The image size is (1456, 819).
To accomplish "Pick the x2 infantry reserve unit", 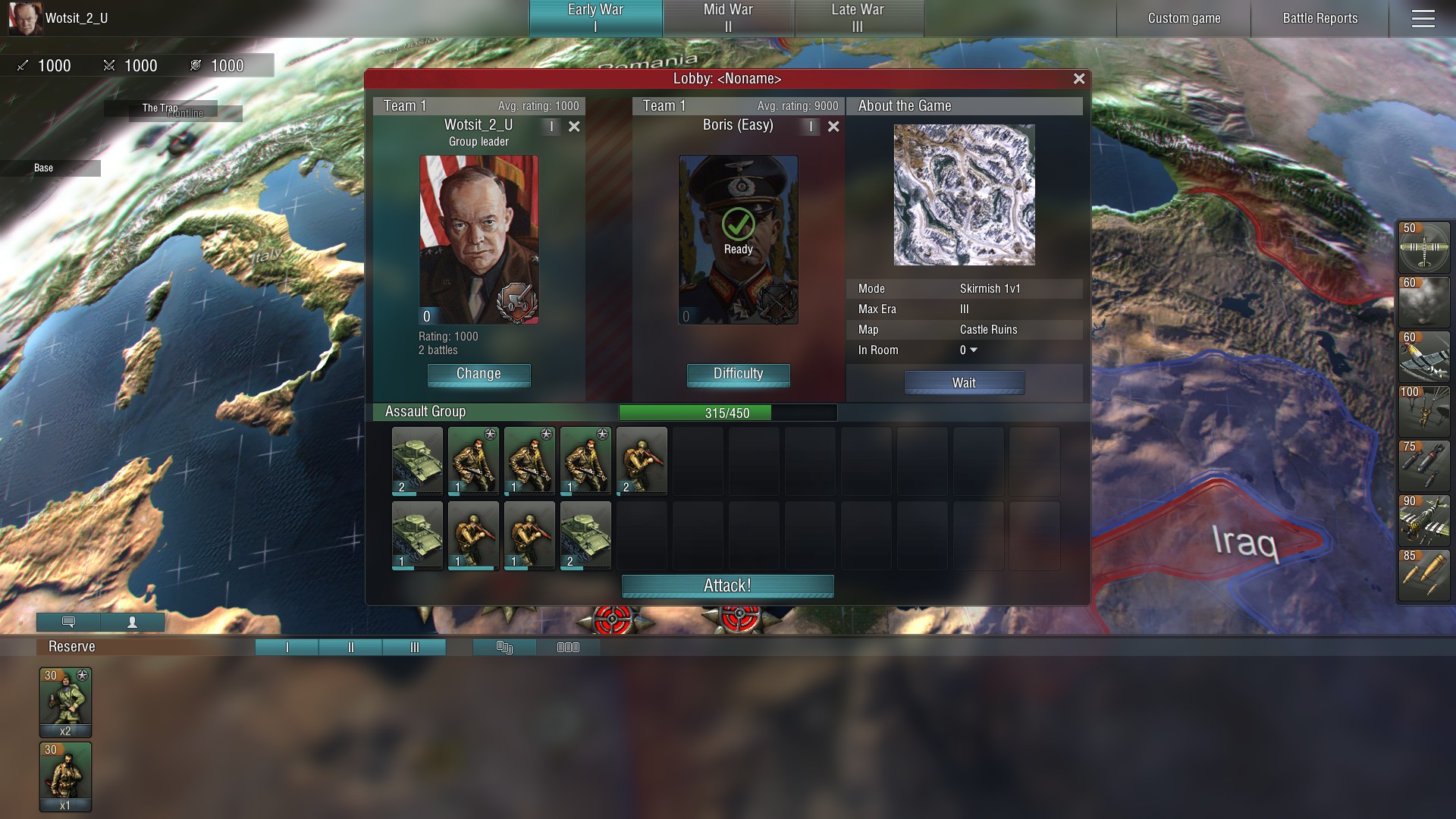I will [65, 701].
